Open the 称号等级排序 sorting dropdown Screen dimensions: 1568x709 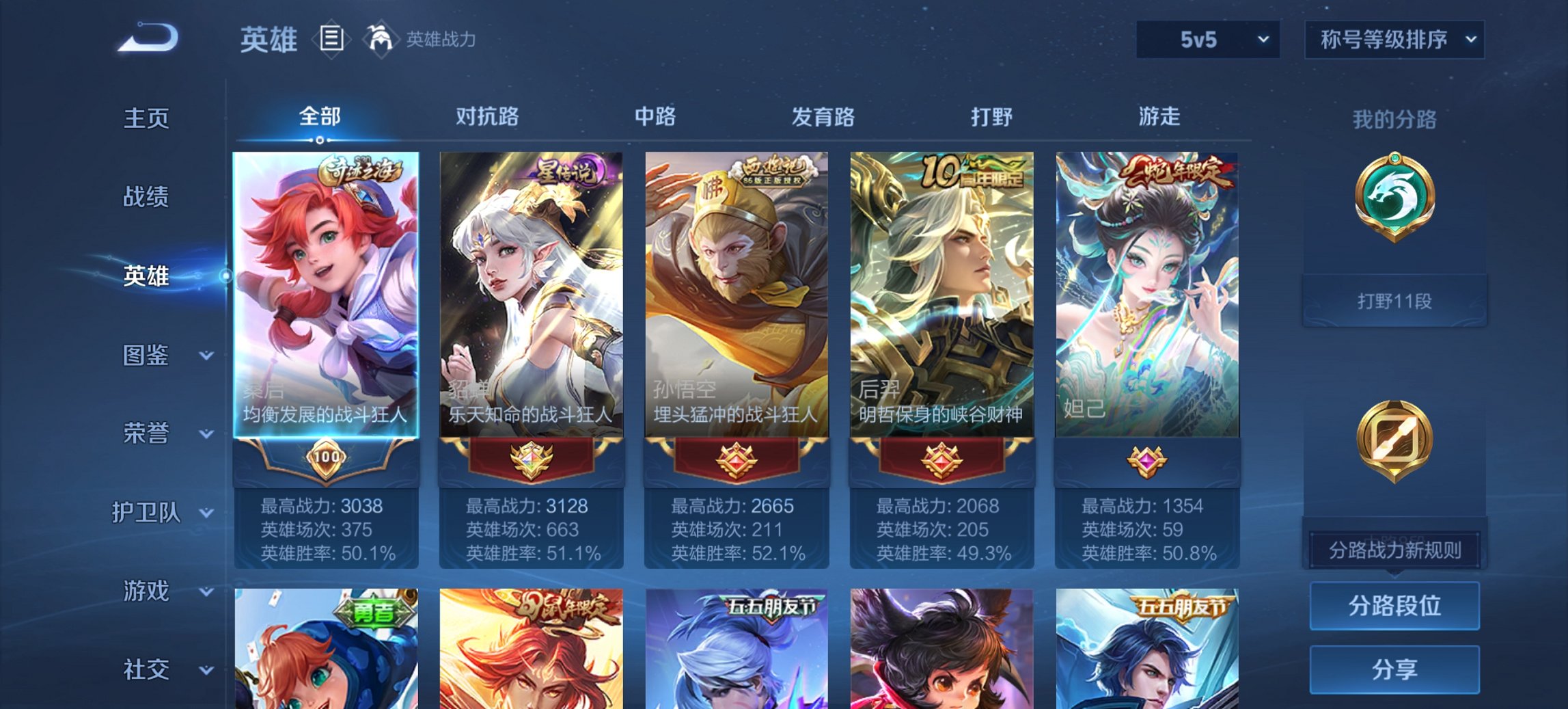tap(1392, 40)
